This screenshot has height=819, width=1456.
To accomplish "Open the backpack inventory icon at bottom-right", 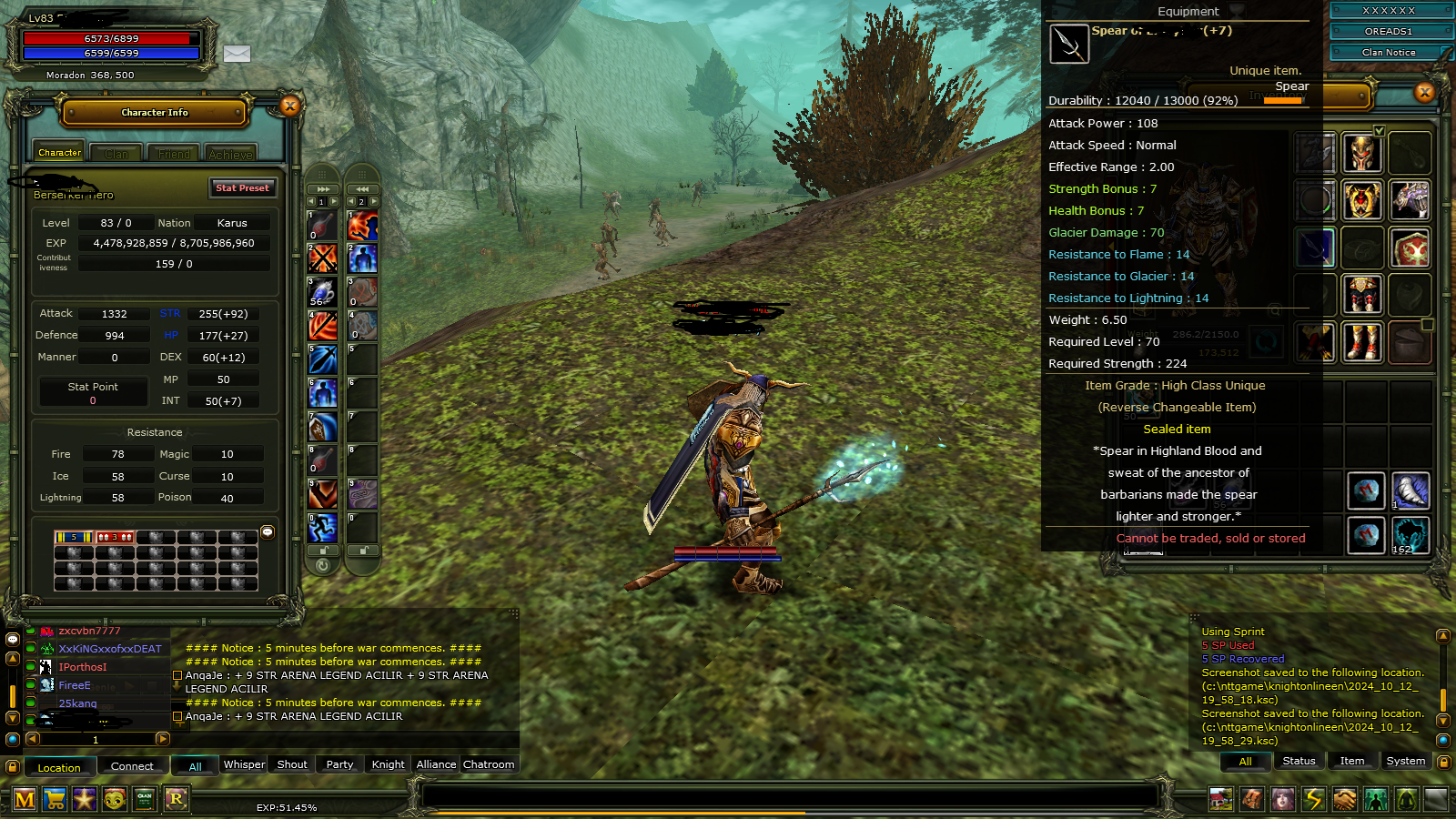I will [x=1251, y=798].
